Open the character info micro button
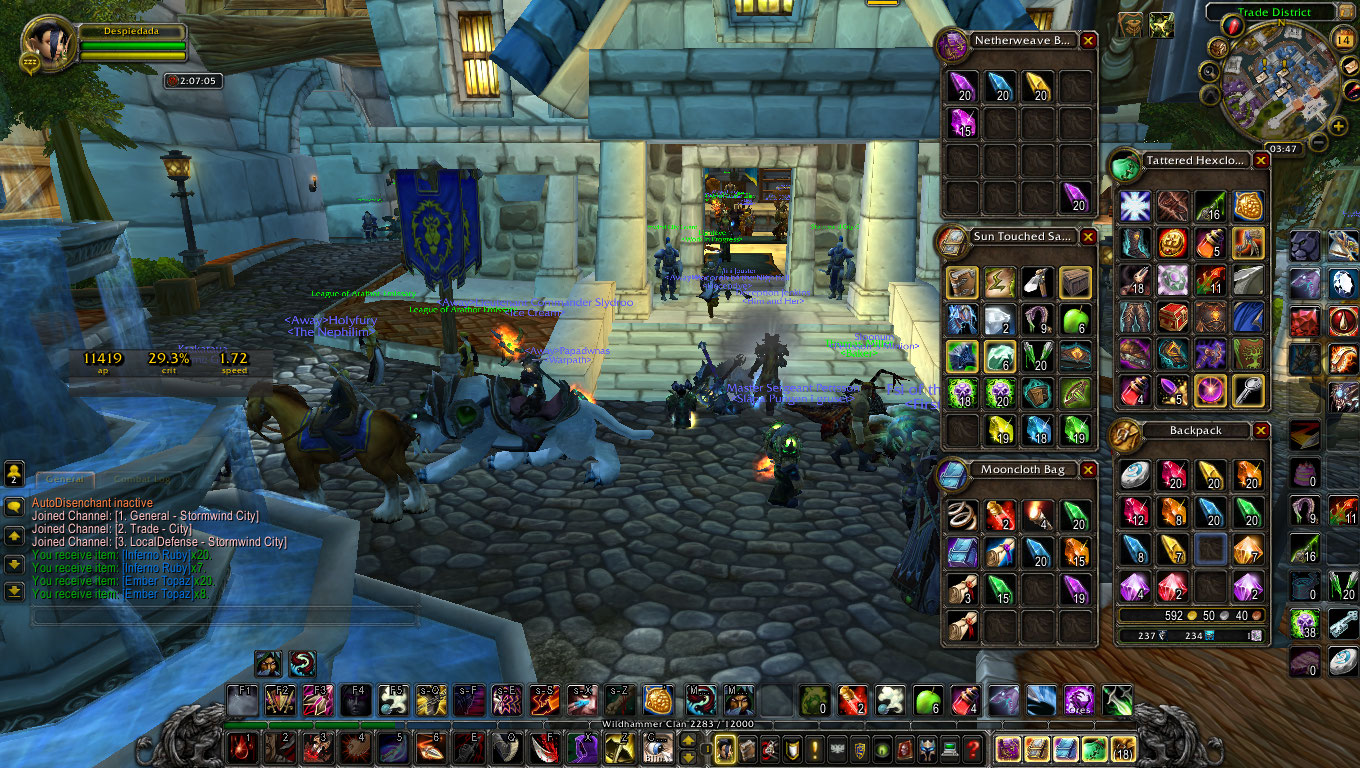 point(723,748)
